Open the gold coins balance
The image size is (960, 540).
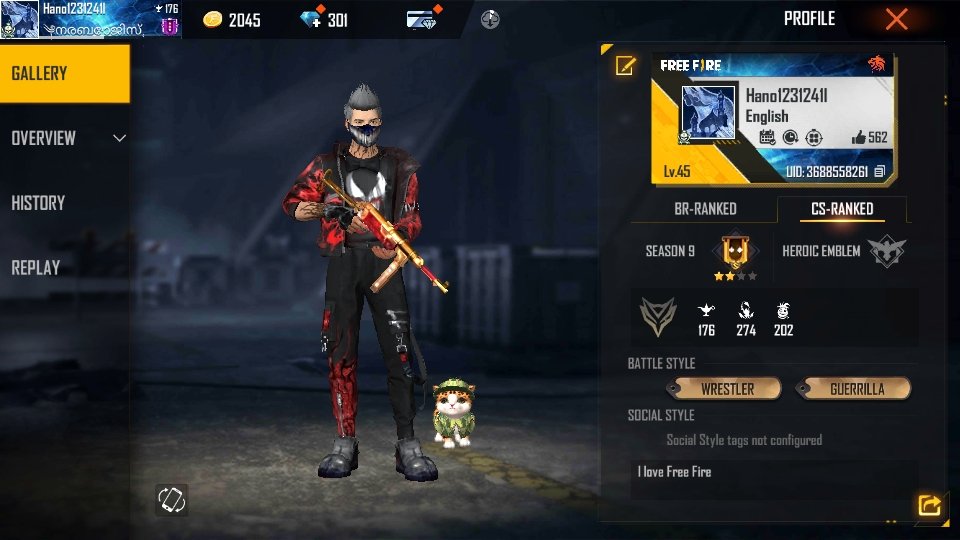(233, 19)
